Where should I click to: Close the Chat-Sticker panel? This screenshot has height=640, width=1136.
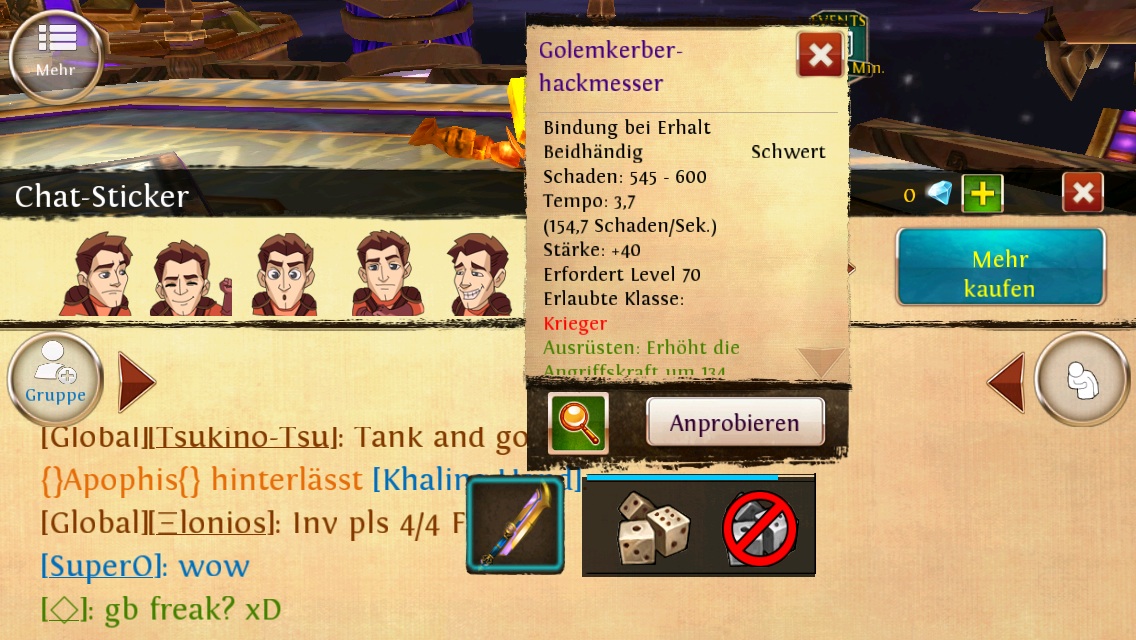pyautogui.click(x=1082, y=193)
